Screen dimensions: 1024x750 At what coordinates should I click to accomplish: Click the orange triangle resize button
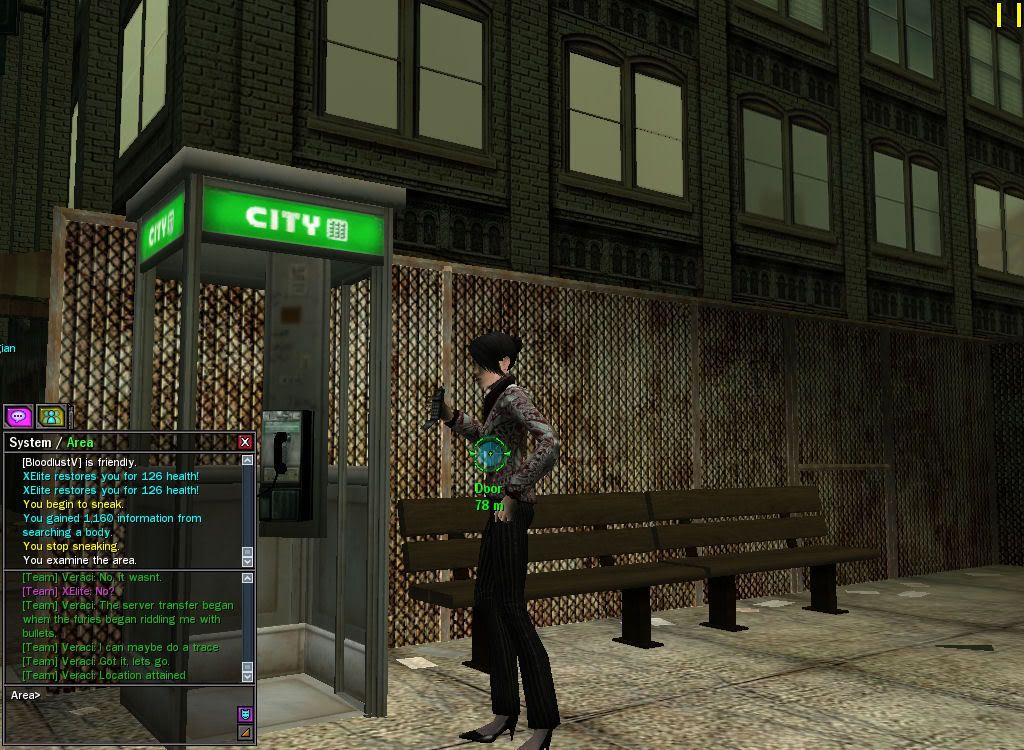click(245, 733)
